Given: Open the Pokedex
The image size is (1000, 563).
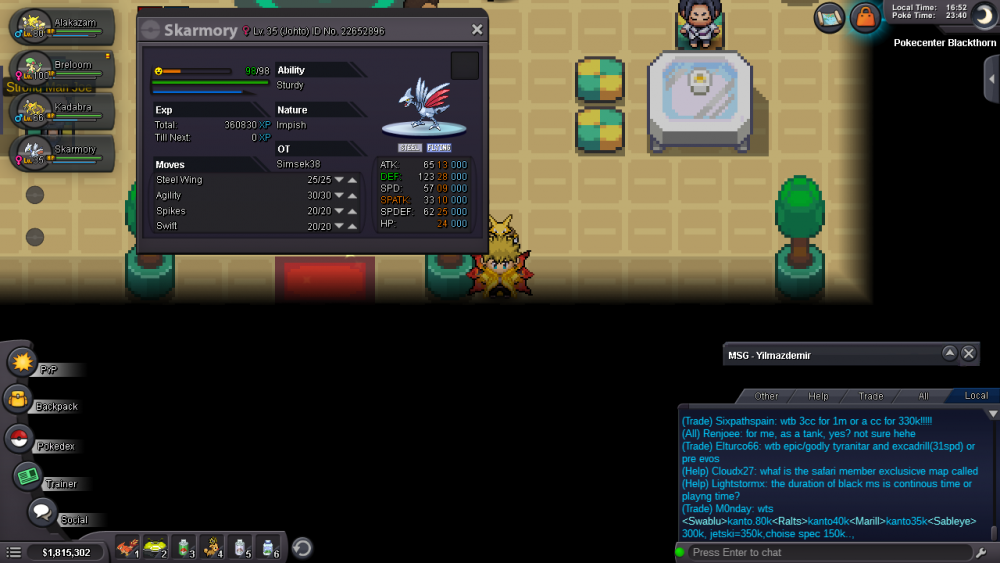Looking at the screenshot, I should 19,438.
